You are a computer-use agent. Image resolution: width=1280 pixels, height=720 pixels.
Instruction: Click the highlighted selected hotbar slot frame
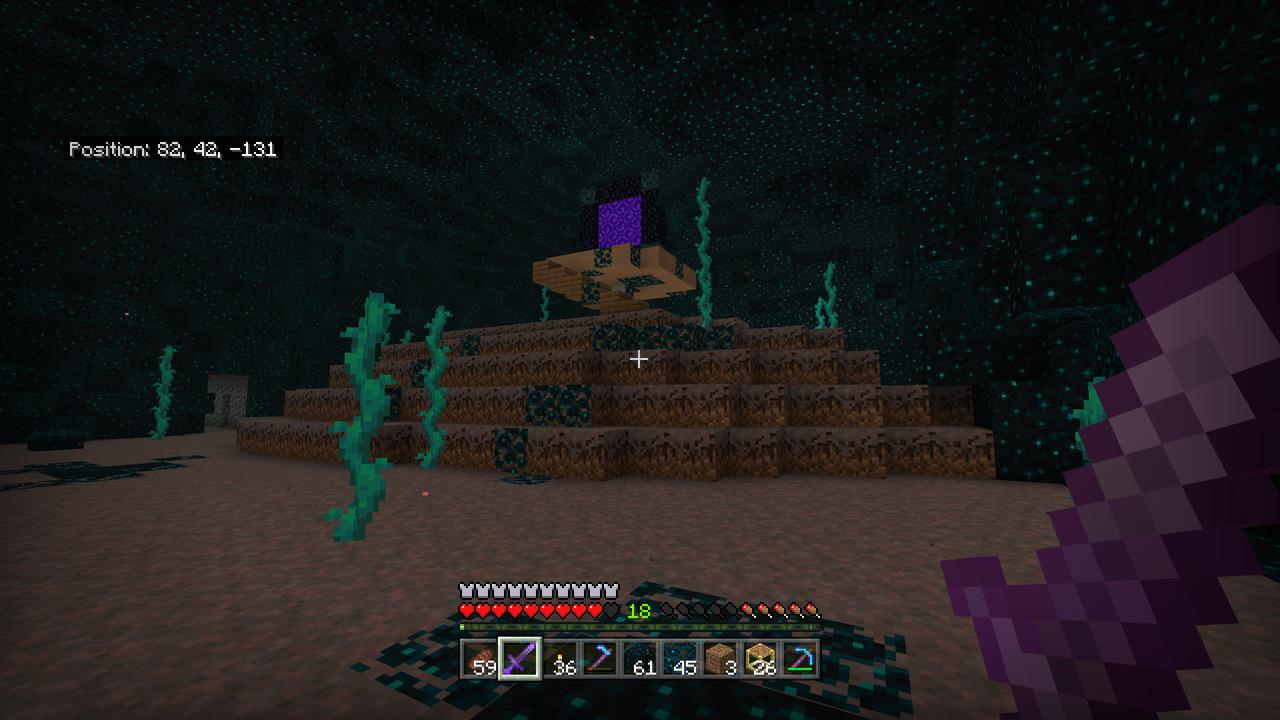click(x=519, y=660)
